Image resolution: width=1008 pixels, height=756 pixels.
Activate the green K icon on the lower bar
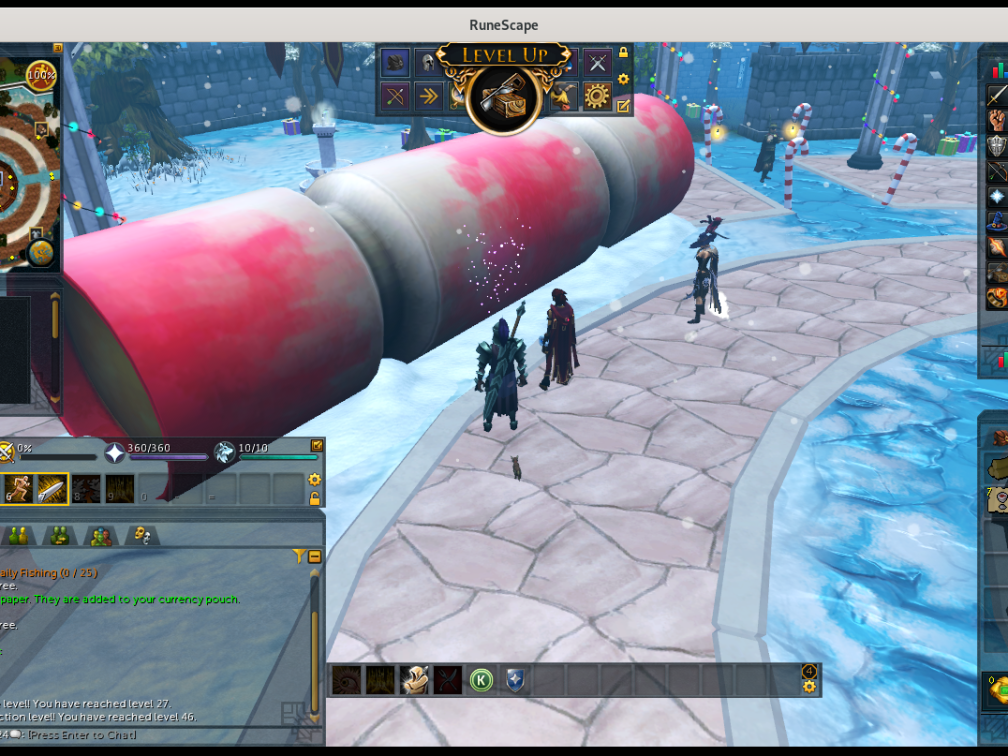coord(481,681)
